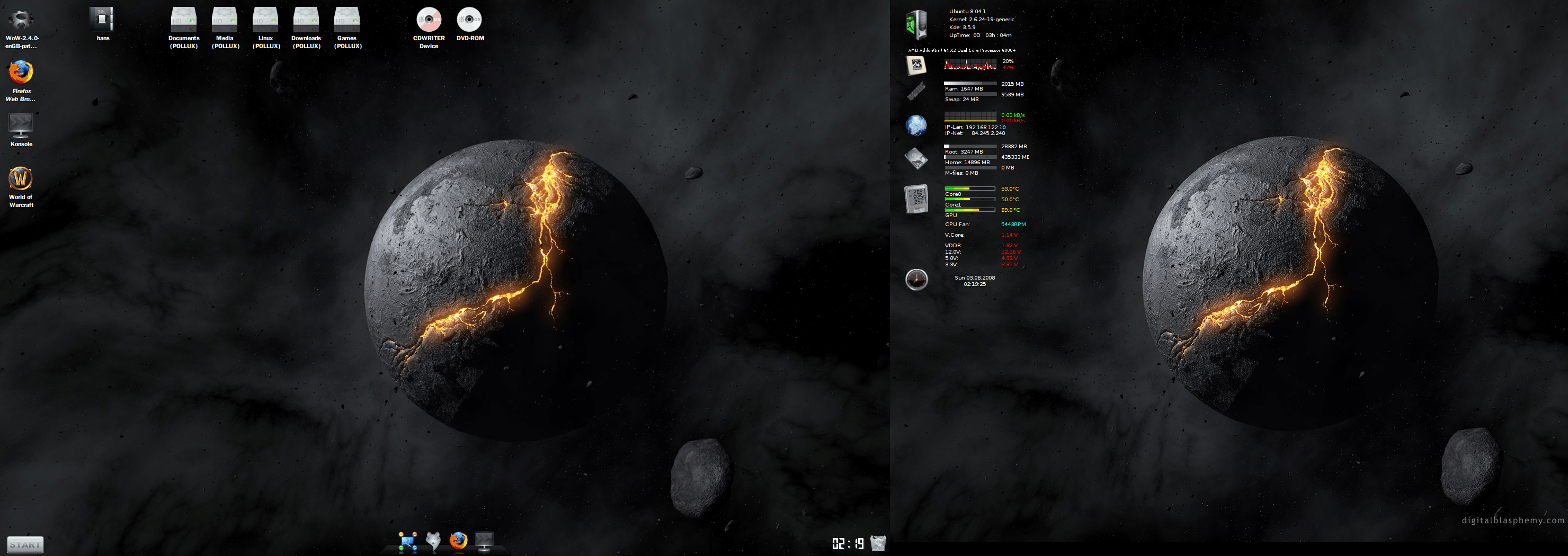
Task: Open the Downloads (POLLUX) drive
Action: click(306, 20)
